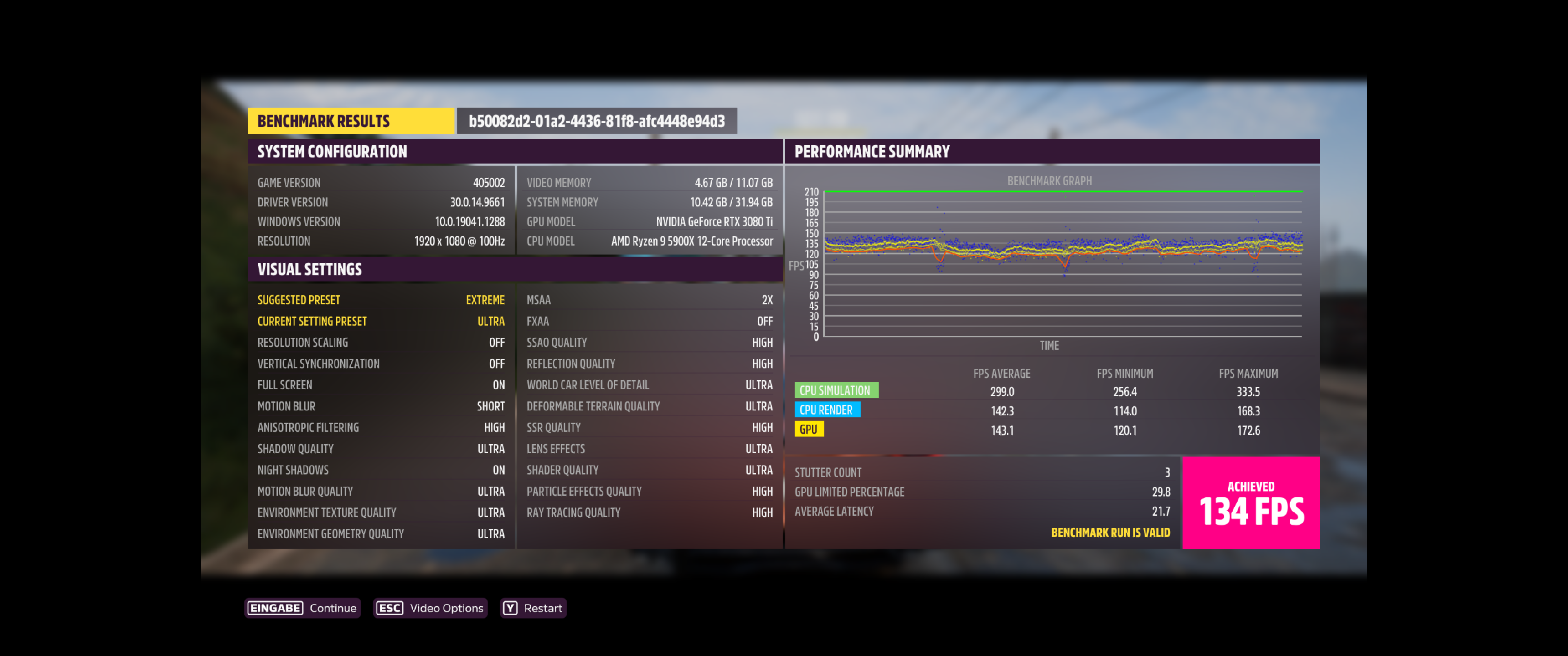Toggle VERTICAL SYNCHRONIZATION off setting
This screenshot has height=656, width=1568.
[381, 363]
